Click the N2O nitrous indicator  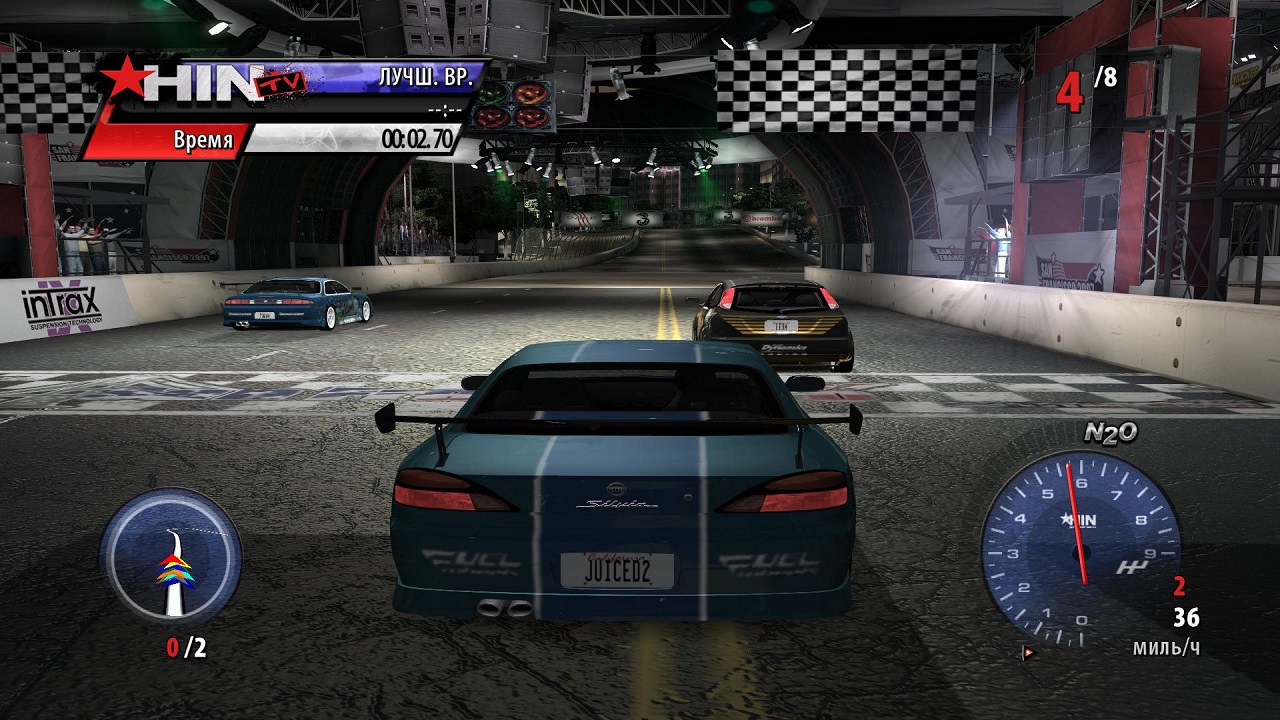pos(1110,433)
